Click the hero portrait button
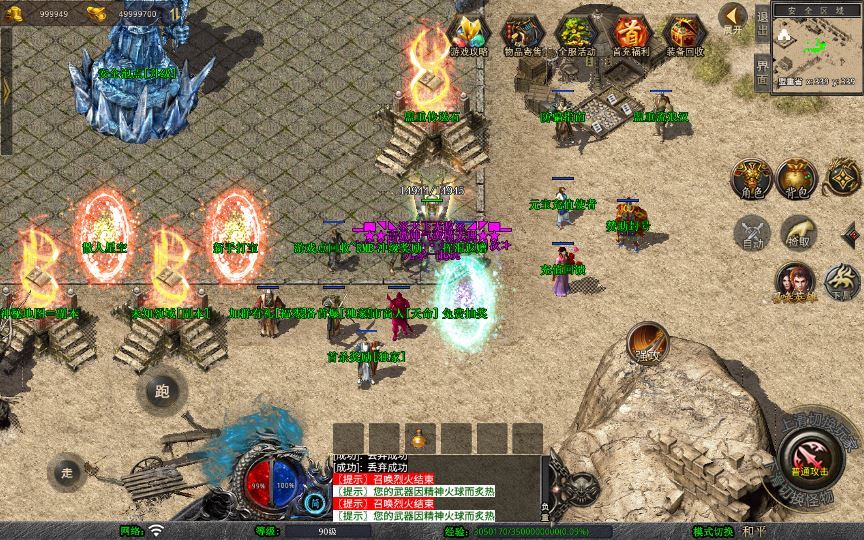Viewport: 864px width, 540px height. coord(797,281)
